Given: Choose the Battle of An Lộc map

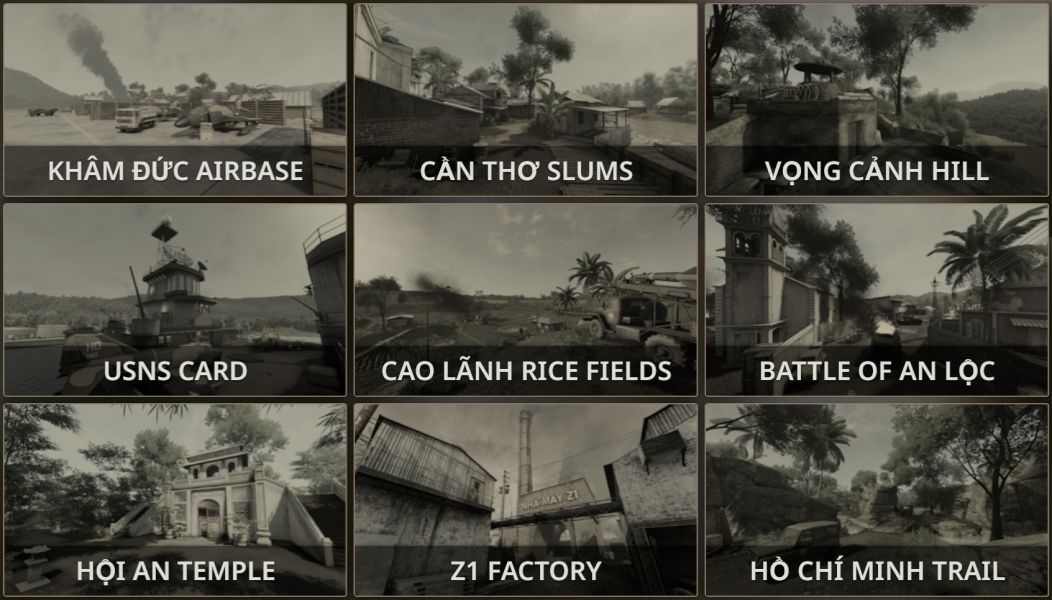Looking at the screenshot, I should click(877, 300).
